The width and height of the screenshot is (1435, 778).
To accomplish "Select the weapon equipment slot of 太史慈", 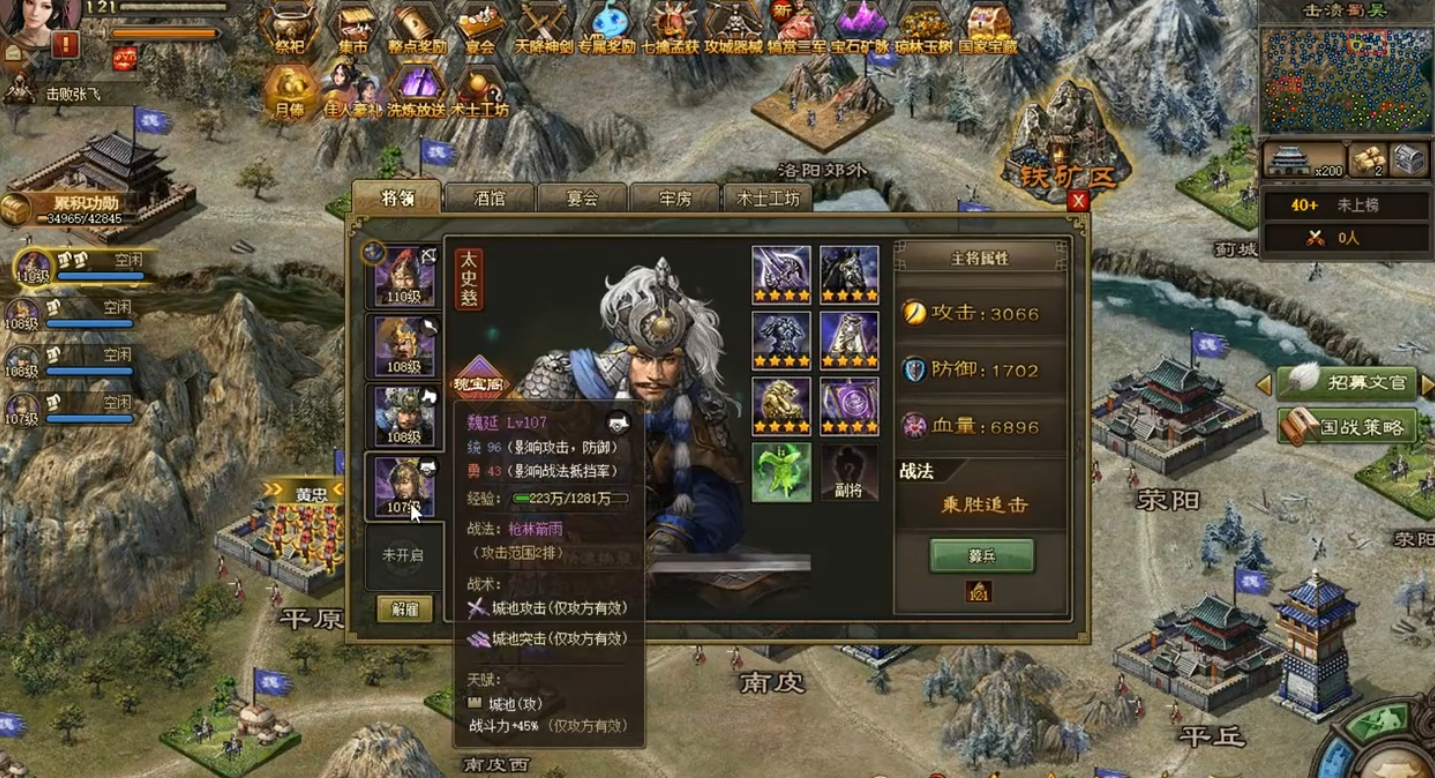I will tap(781, 273).
